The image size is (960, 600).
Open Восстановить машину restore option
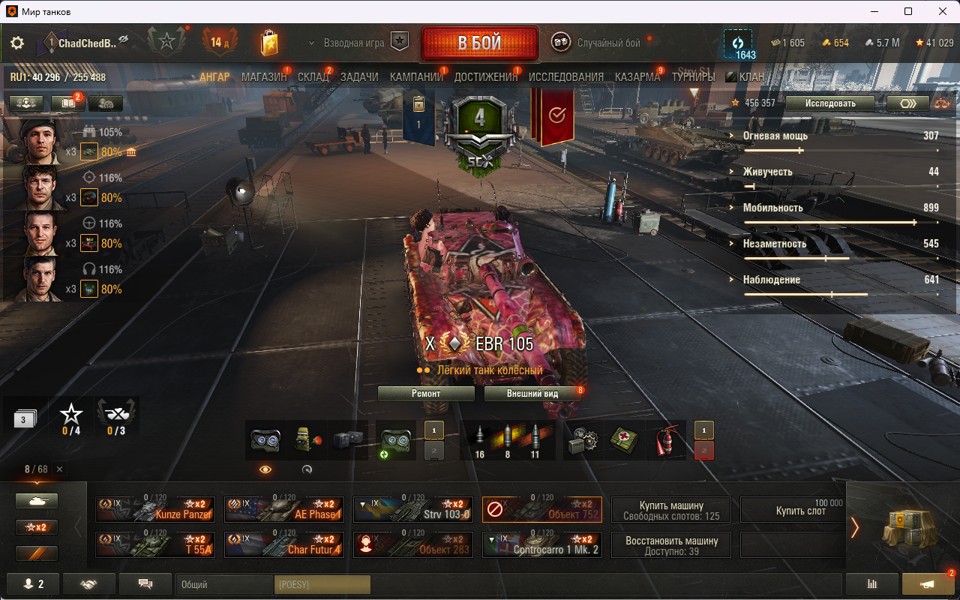click(671, 545)
